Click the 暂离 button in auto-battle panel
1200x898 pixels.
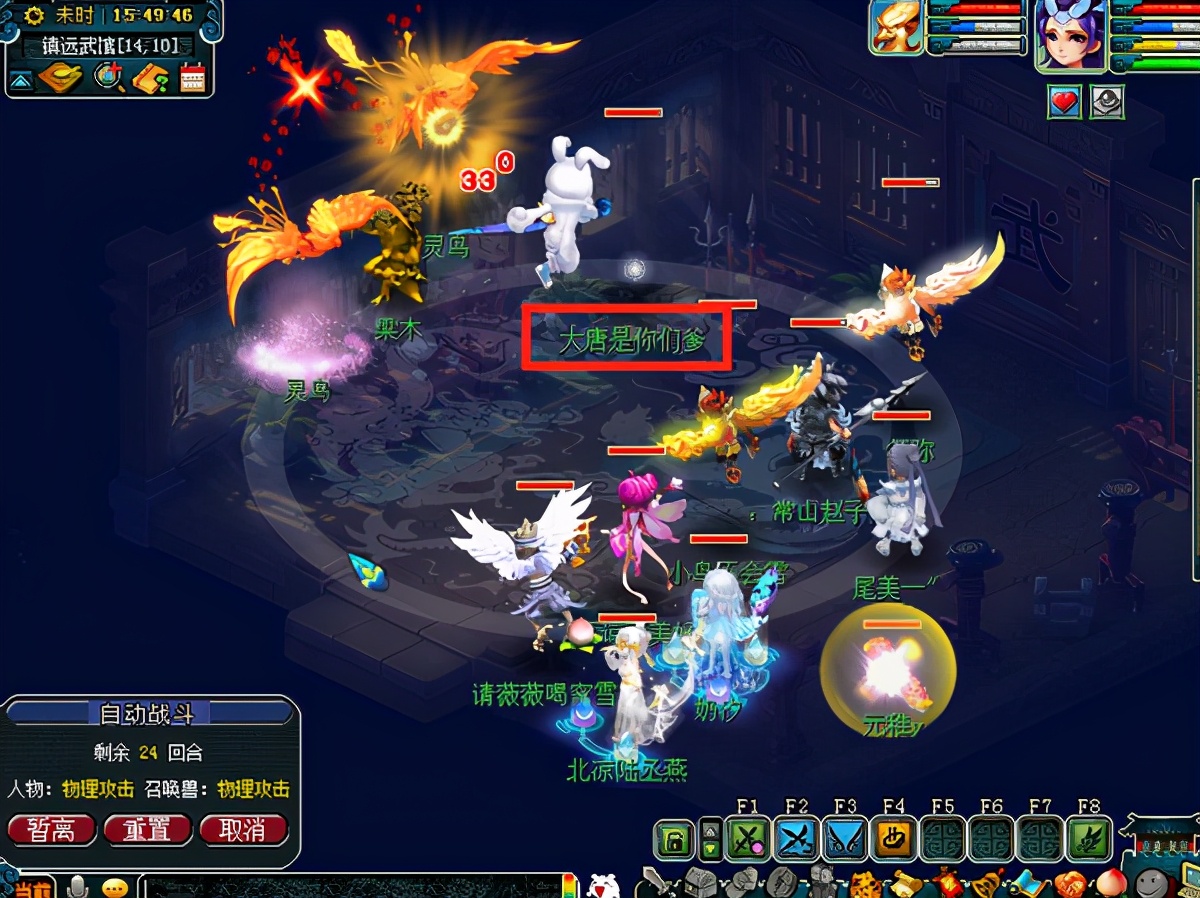point(52,829)
